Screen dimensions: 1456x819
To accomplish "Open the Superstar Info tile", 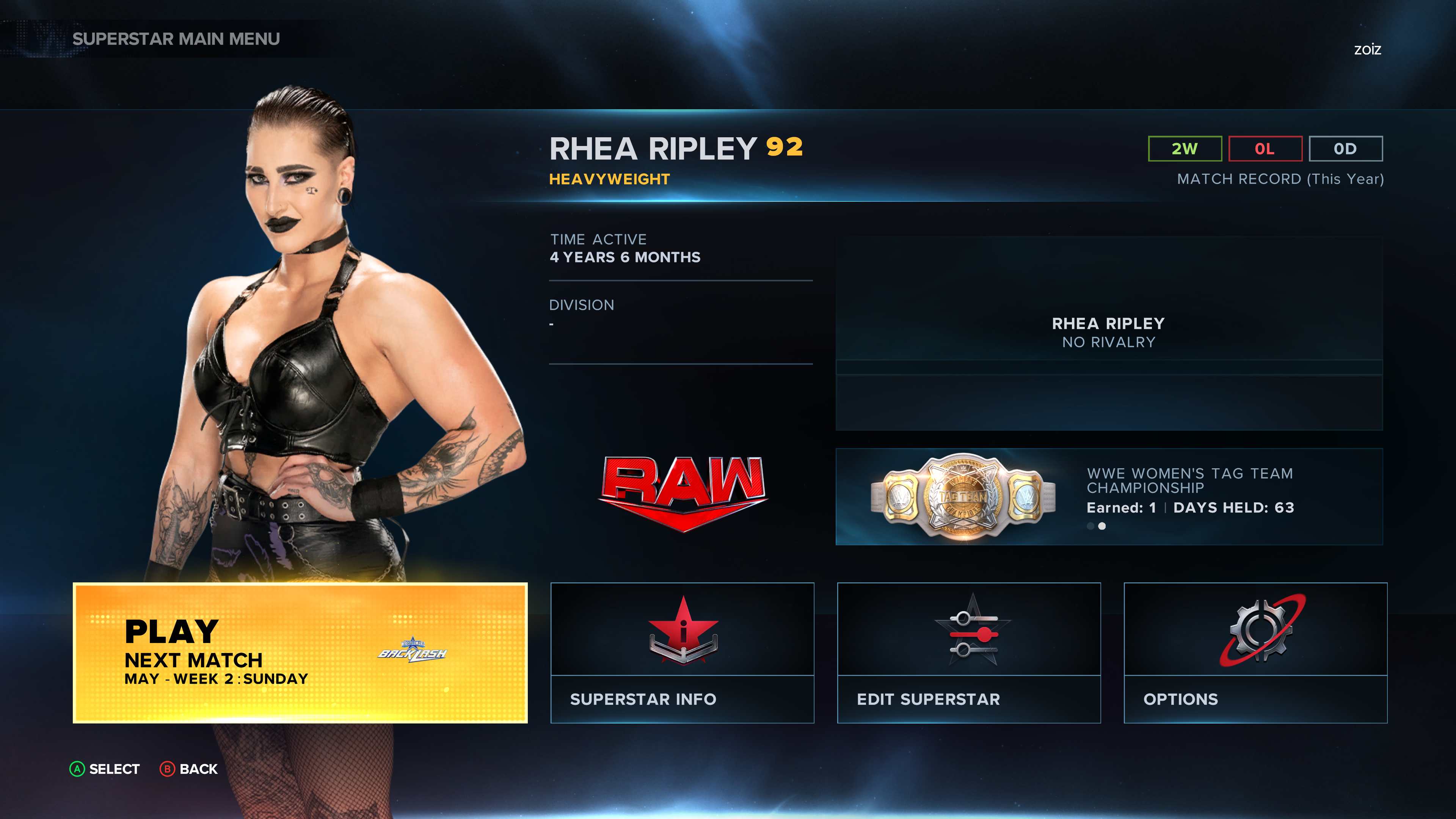I will click(682, 652).
